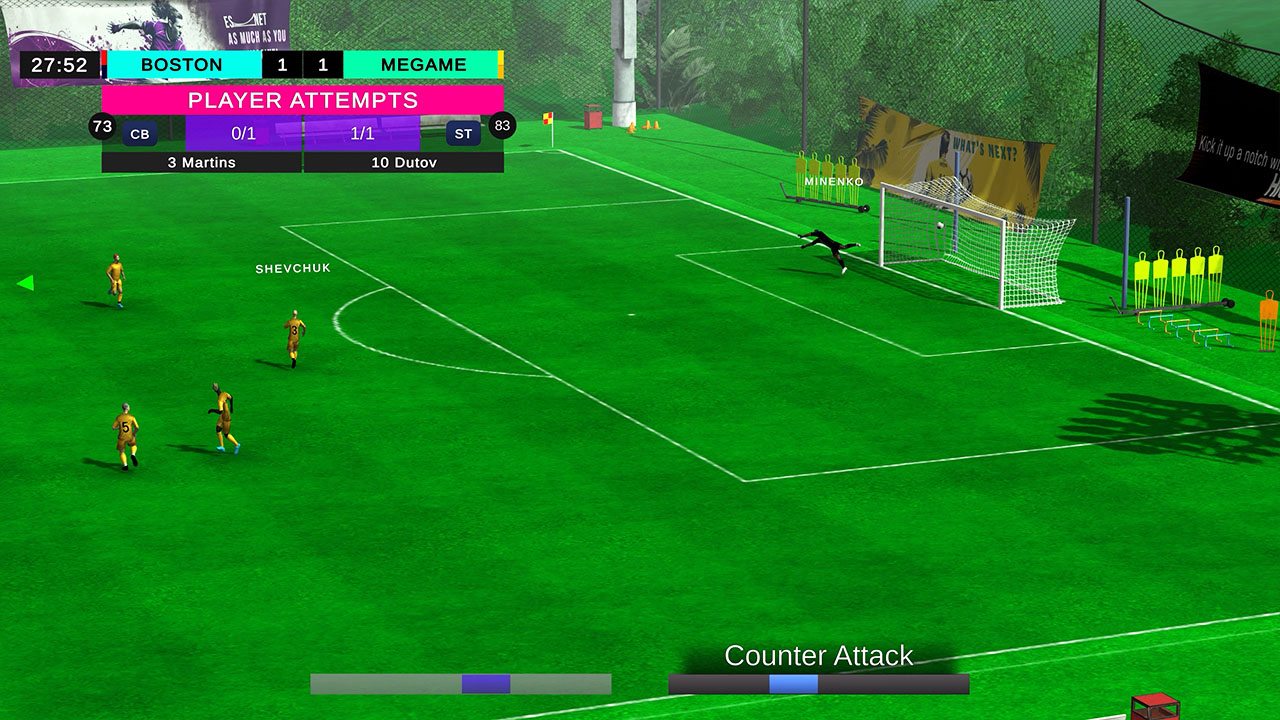This screenshot has height=720, width=1280.
Task: Select the MEGAME team name tab
Action: pyautogui.click(x=422, y=64)
